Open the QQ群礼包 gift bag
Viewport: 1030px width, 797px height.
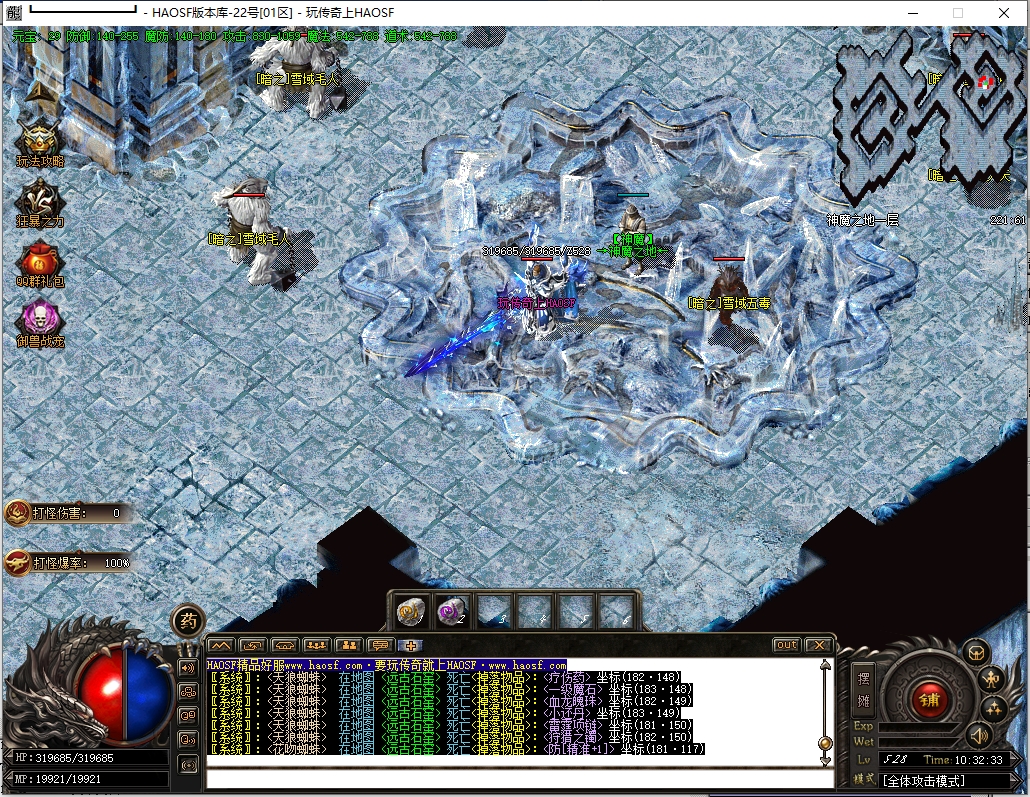click(40, 260)
